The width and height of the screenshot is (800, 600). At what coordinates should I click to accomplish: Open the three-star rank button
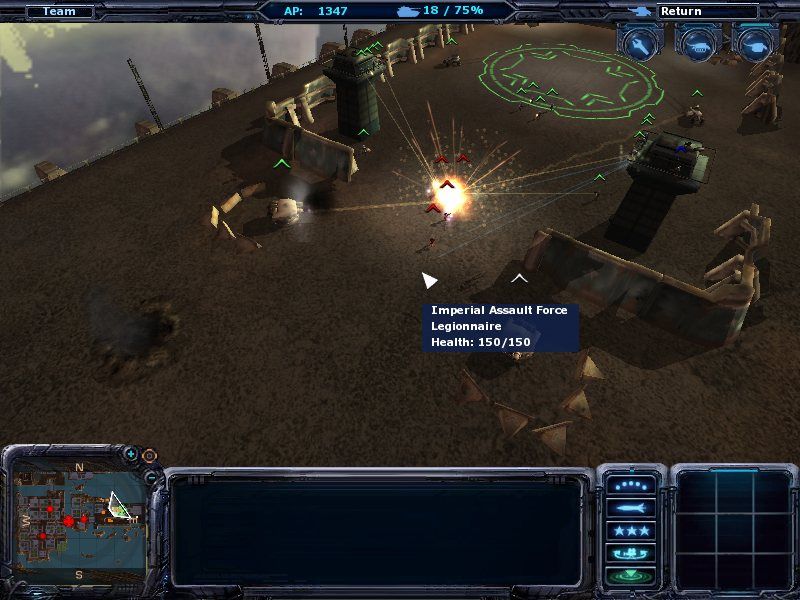click(x=631, y=531)
